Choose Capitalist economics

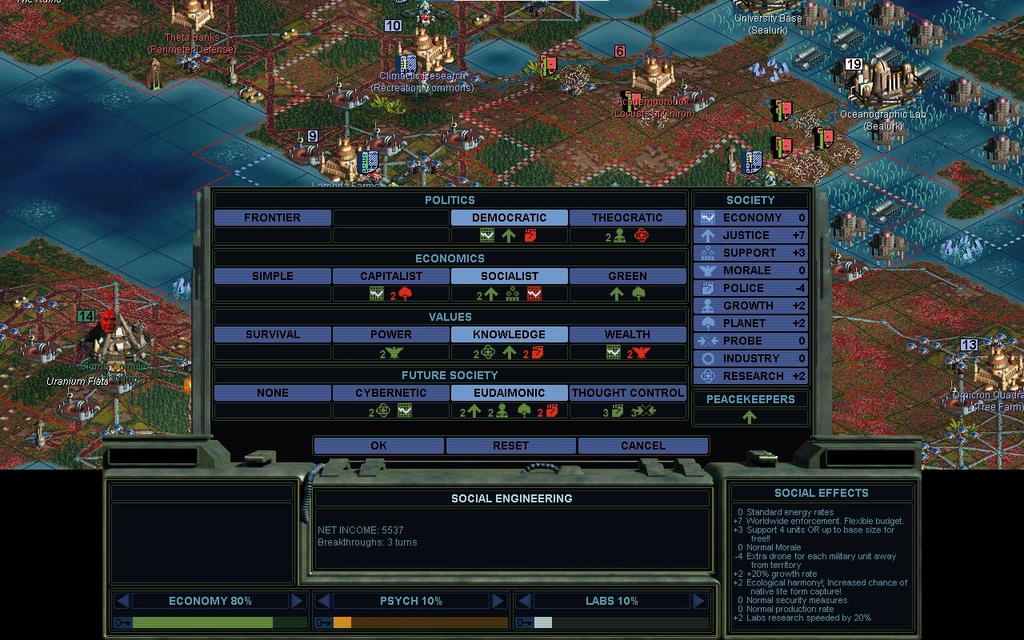(391, 276)
